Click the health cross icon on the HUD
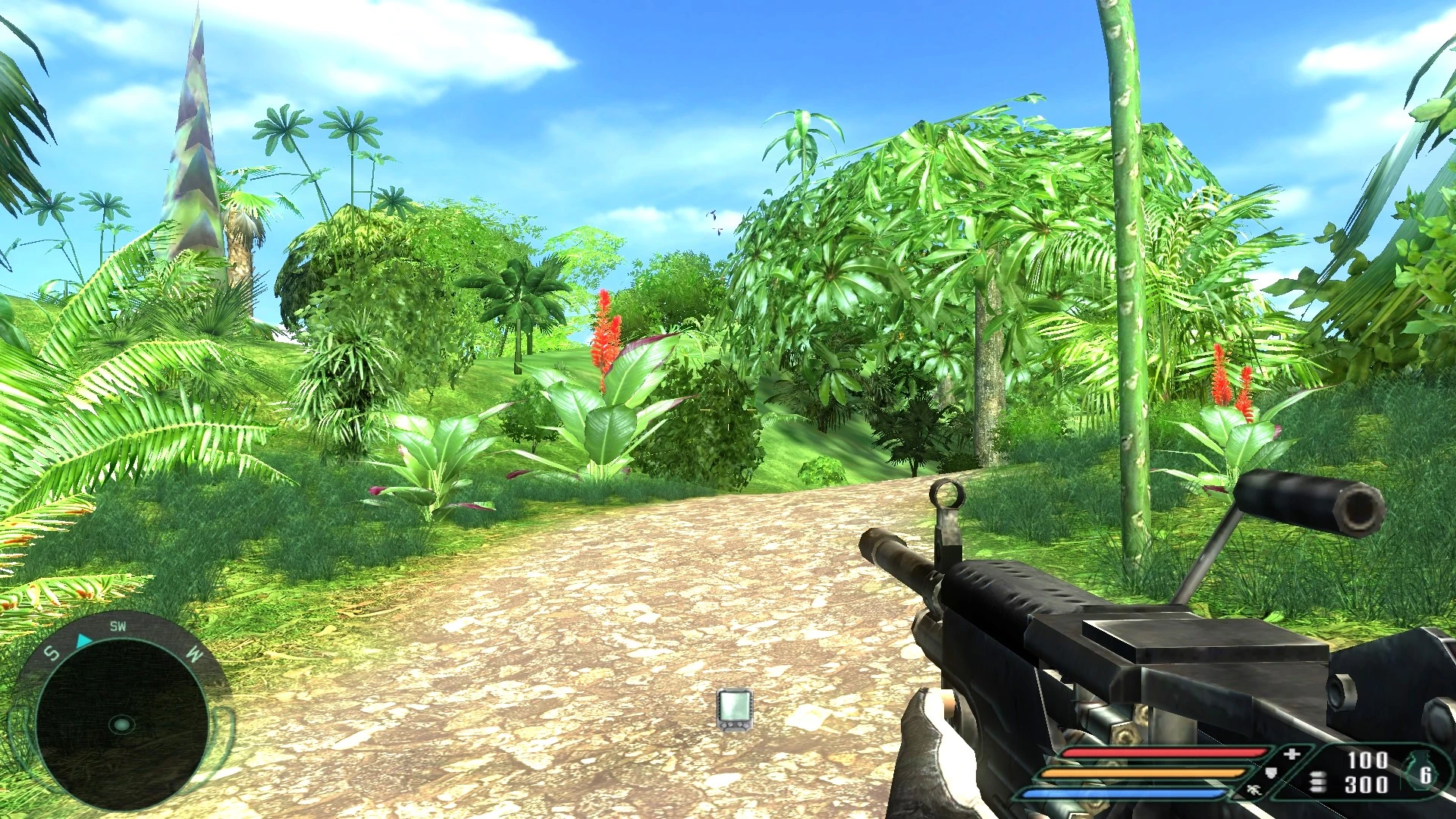 [x=1291, y=754]
